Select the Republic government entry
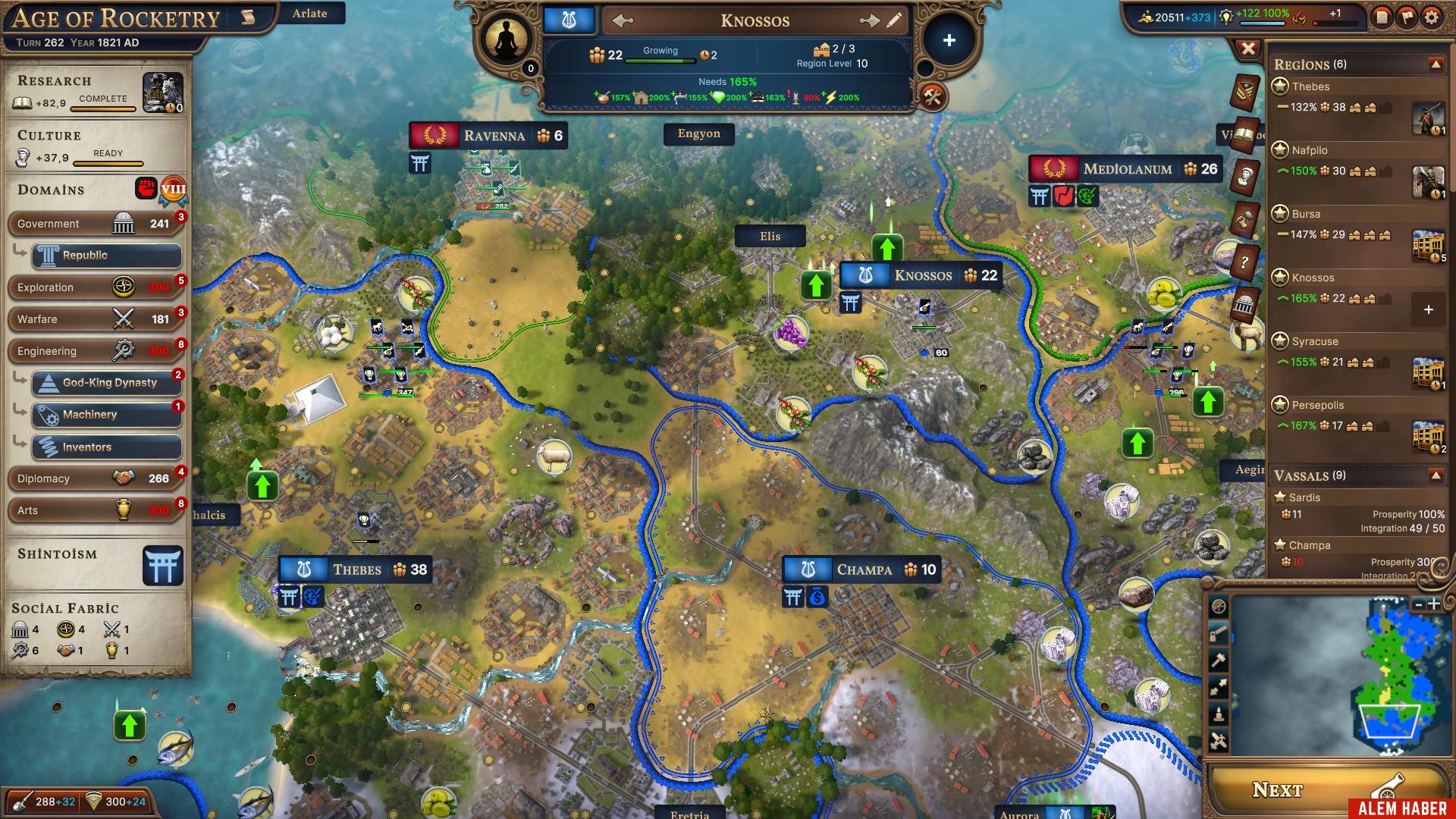Image resolution: width=1456 pixels, height=819 pixels. (x=106, y=256)
